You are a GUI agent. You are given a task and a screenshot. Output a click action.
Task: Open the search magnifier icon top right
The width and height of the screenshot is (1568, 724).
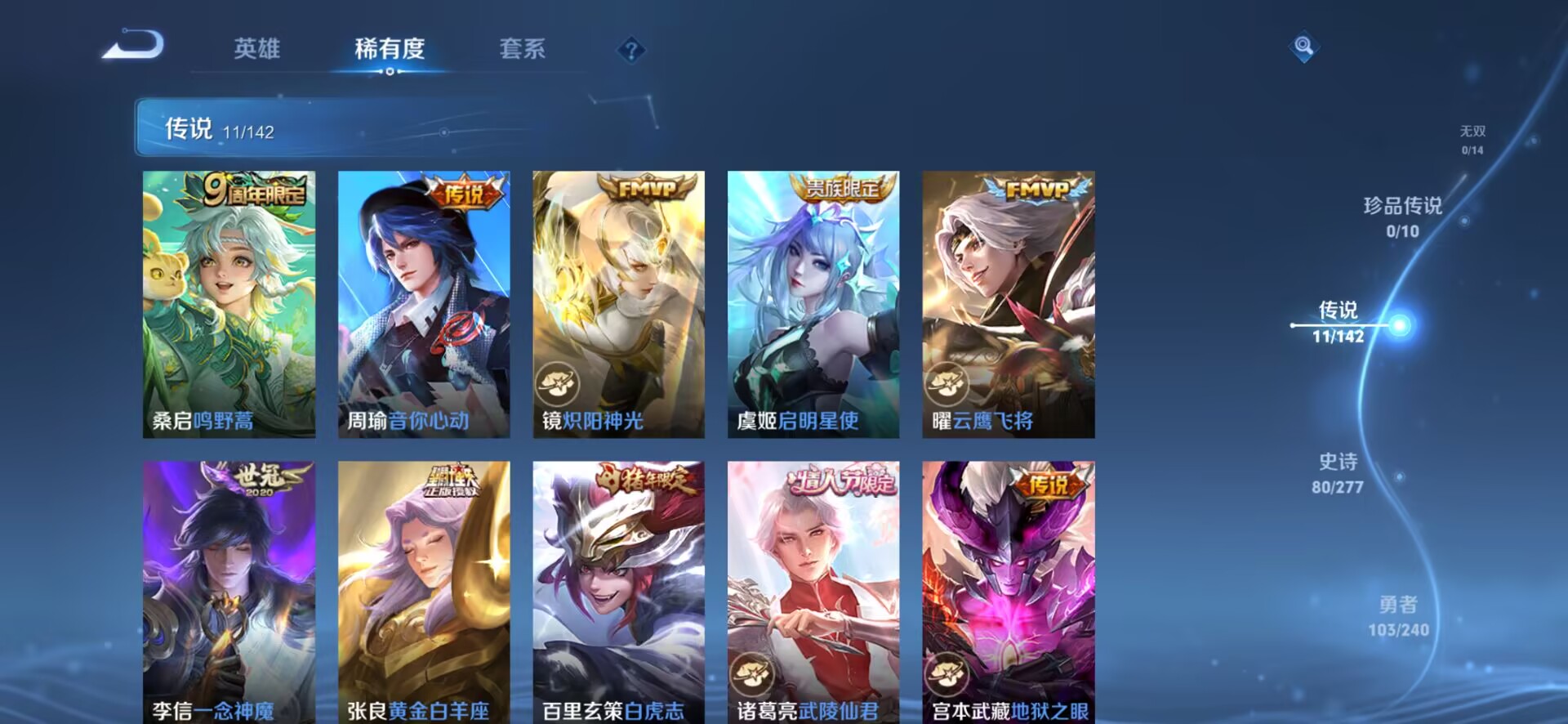pos(1304,47)
